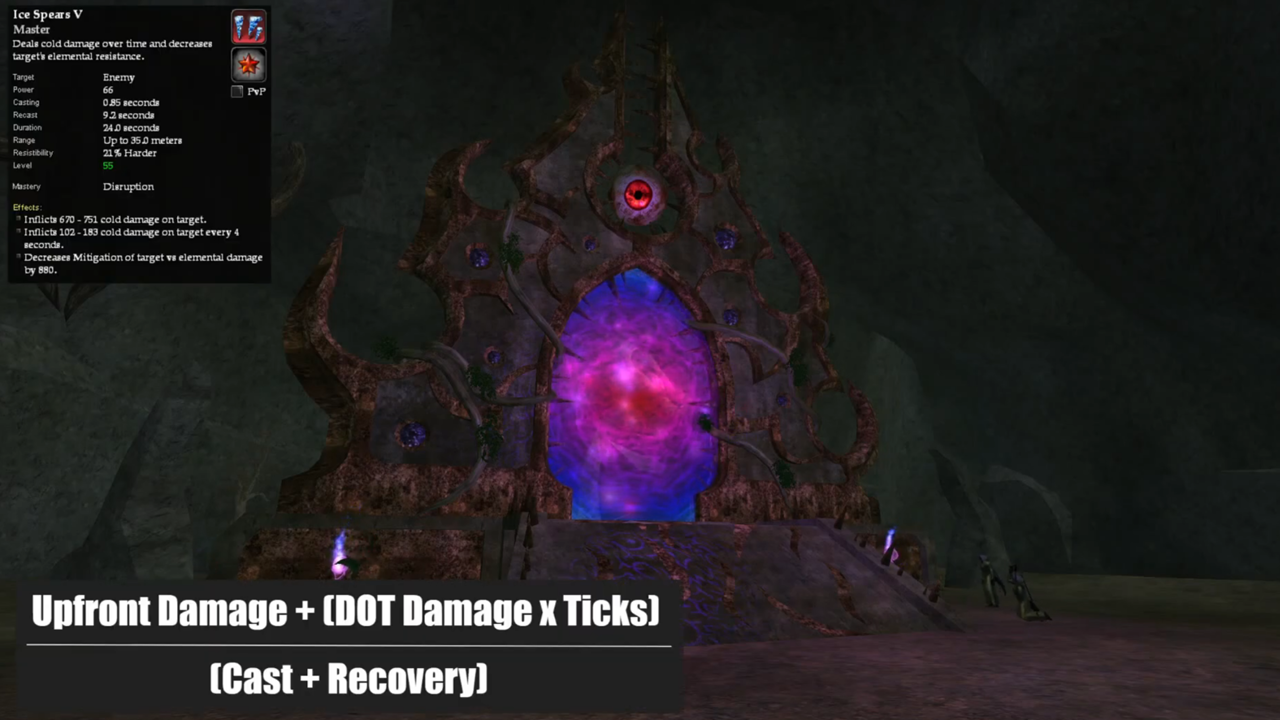The height and width of the screenshot is (720, 1280).
Task: Click the Master rank label
Action: [x=31, y=29]
